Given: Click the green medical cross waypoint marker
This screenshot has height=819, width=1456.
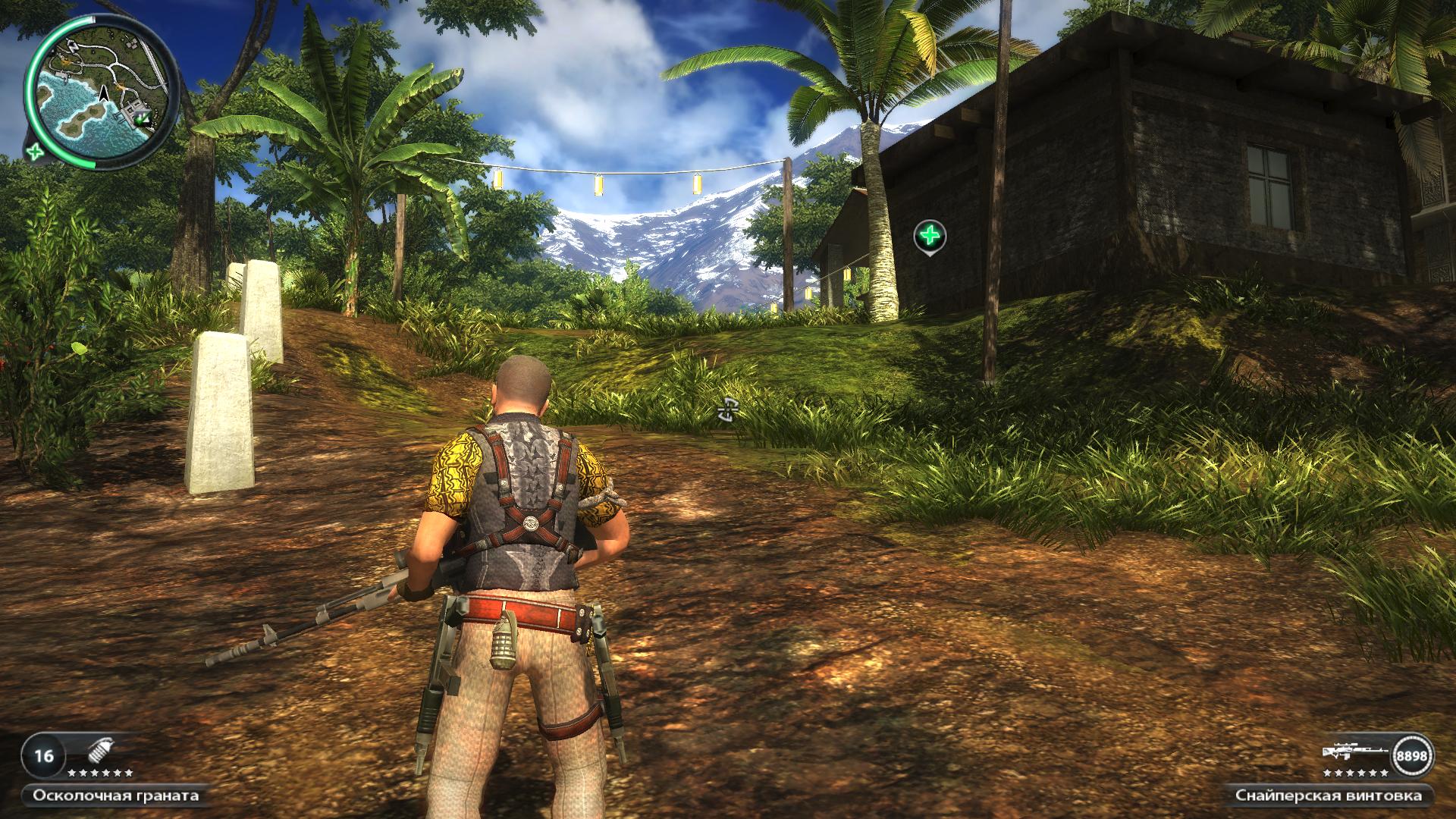Looking at the screenshot, I should coord(930,237).
